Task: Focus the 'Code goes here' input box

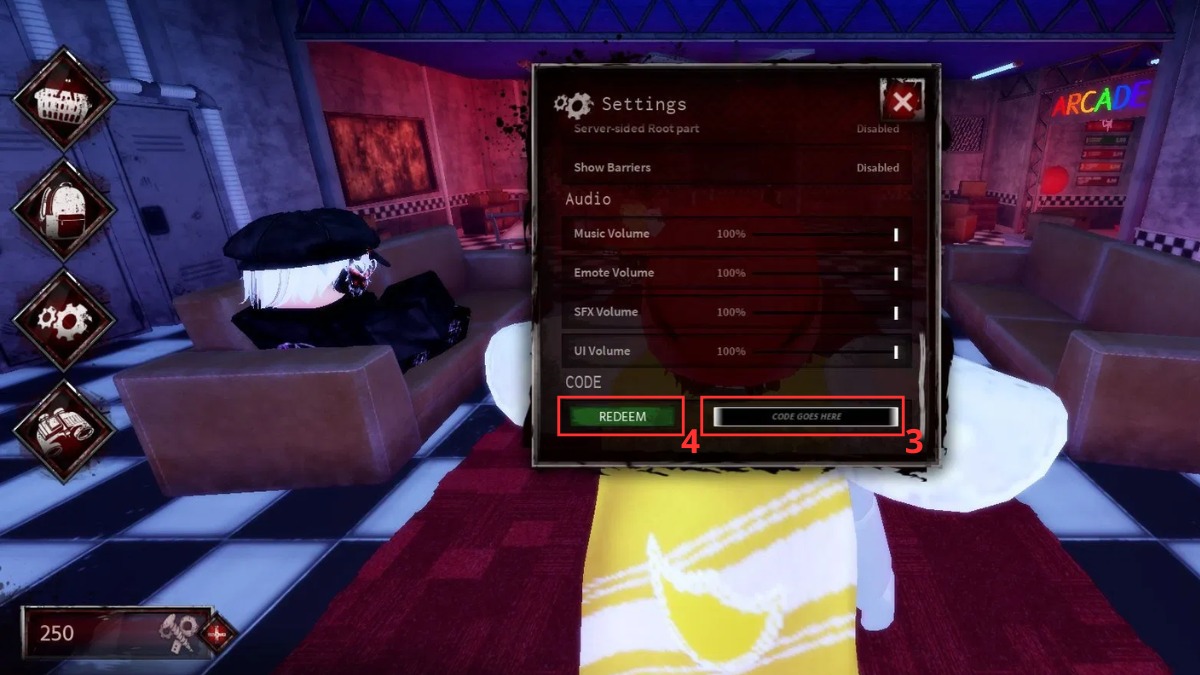Action: click(806, 417)
